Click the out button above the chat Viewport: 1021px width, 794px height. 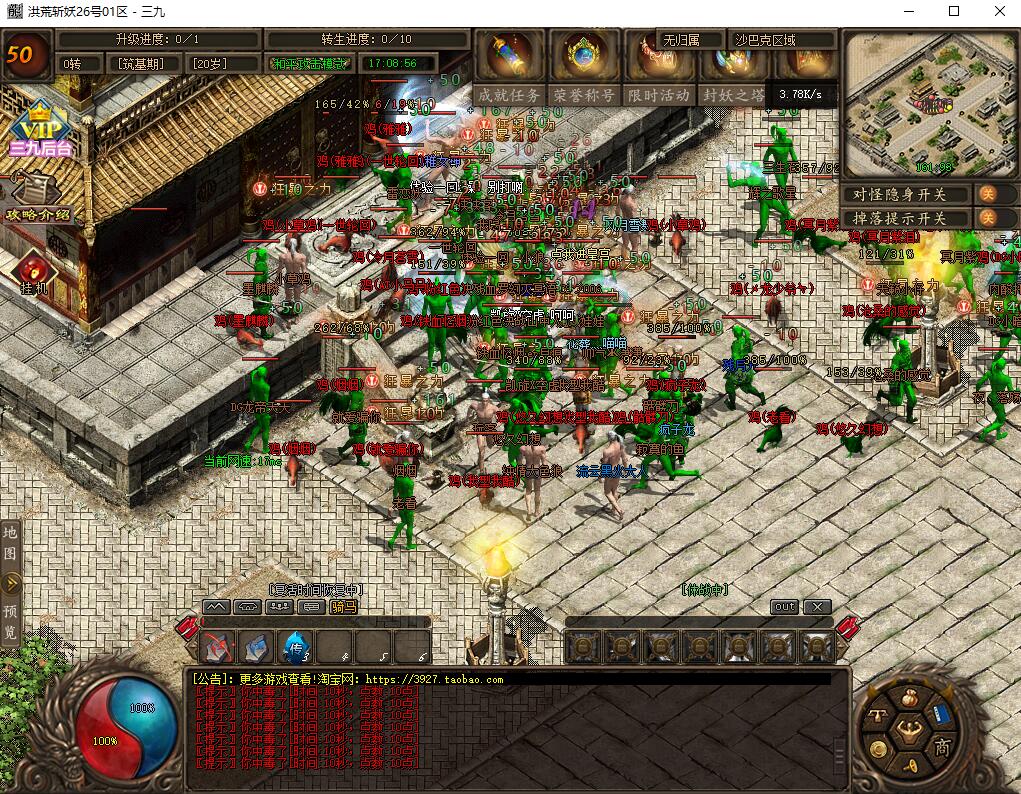[x=785, y=607]
